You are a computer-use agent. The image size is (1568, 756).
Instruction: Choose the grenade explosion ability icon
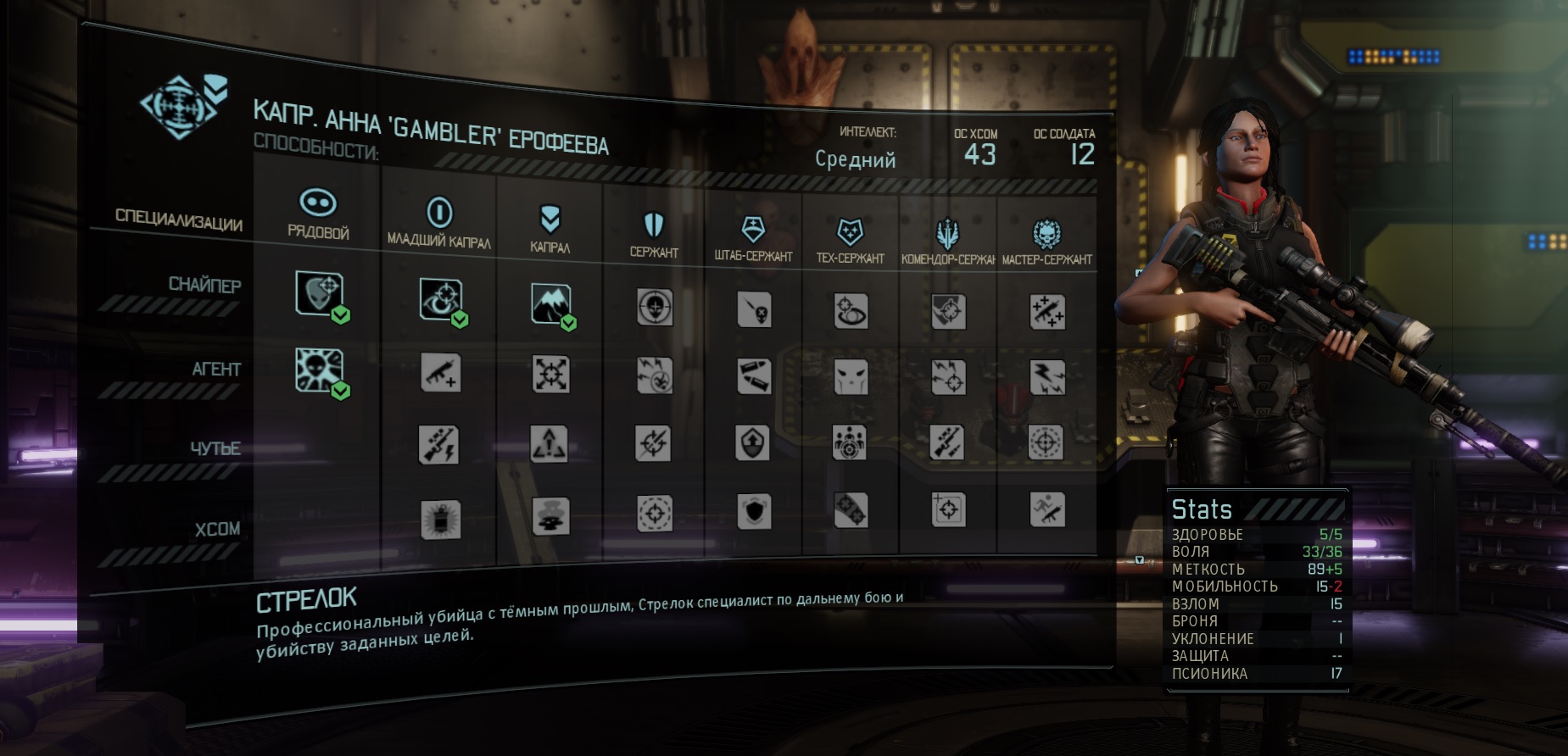[440, 518]
